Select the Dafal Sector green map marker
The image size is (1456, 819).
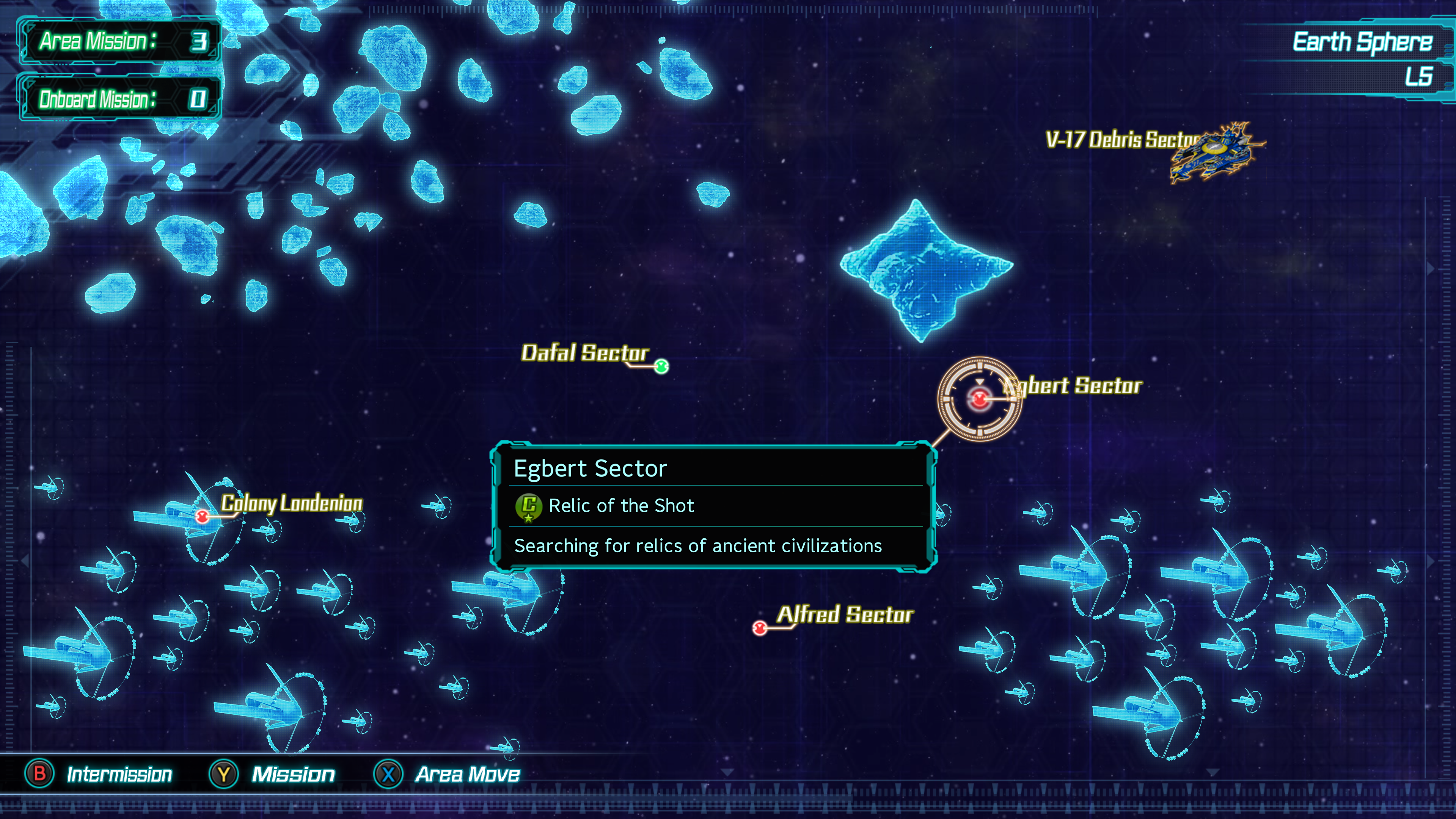tap(661, 366)
